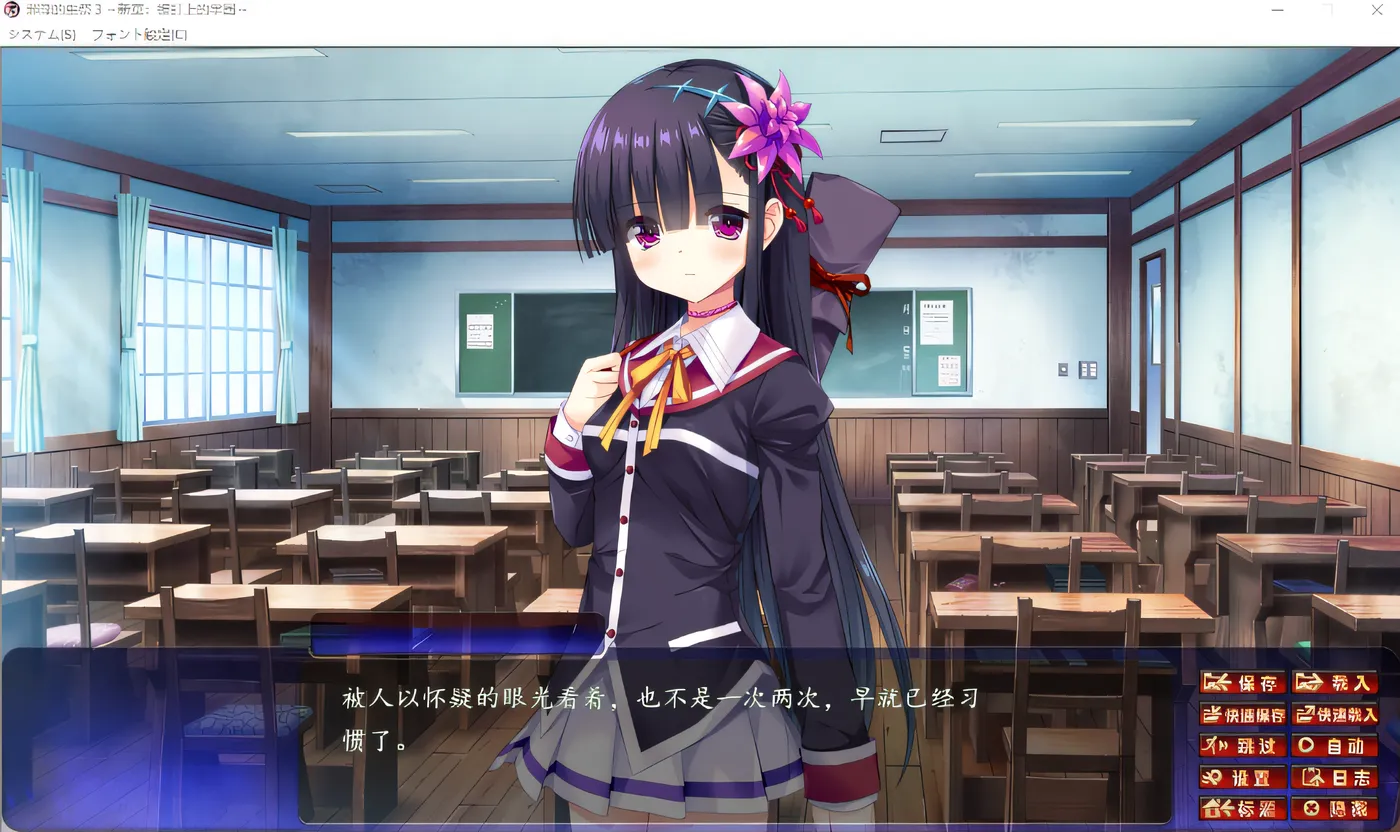Select the 快速保存 quick save icon
Viewport: 1400px width, 832px height.
pyautogui.click(x=1242, y=714)
